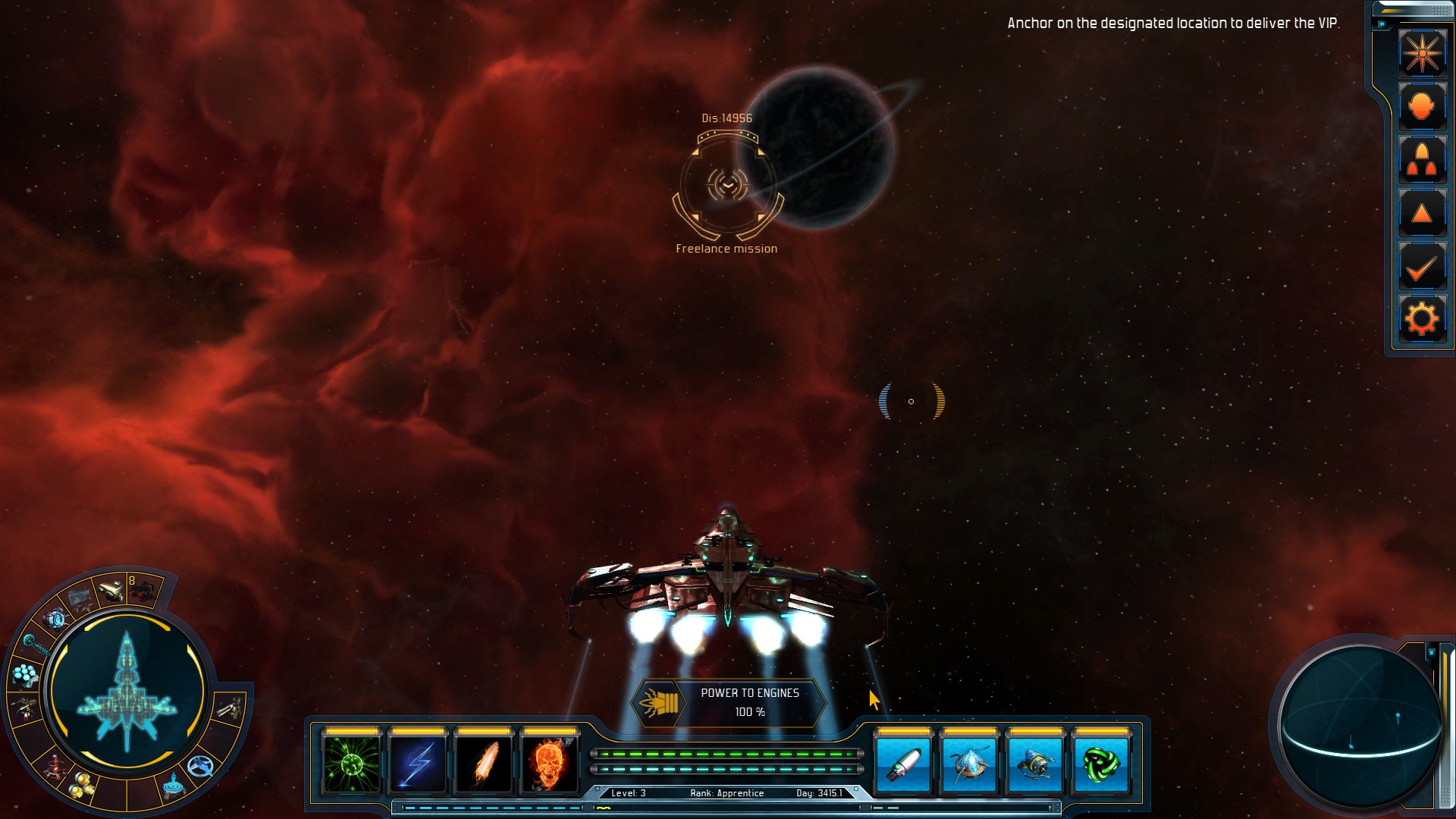This screenshot has width=1456, height=819.
Task: Open the gear settings menu
Action: [1422, 319]
